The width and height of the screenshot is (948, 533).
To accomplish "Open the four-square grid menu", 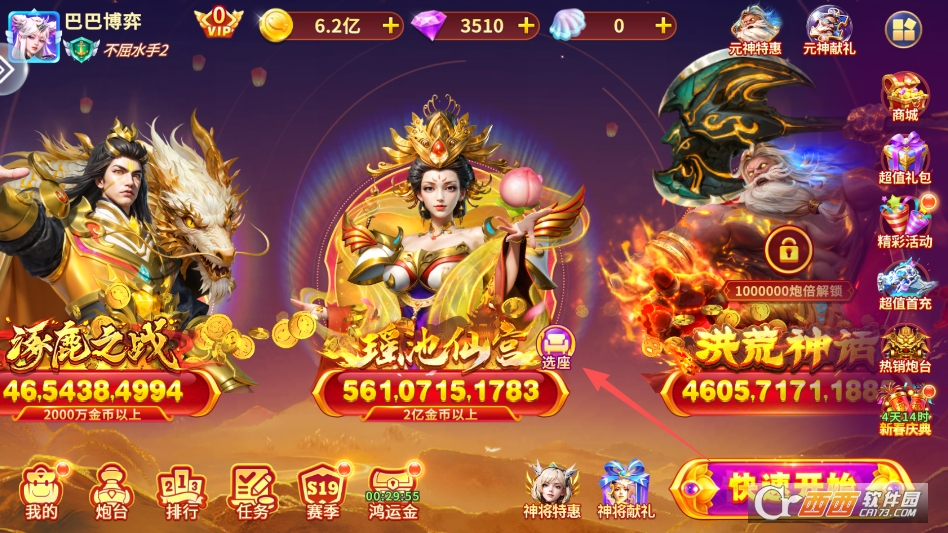I will click(905, 29).
